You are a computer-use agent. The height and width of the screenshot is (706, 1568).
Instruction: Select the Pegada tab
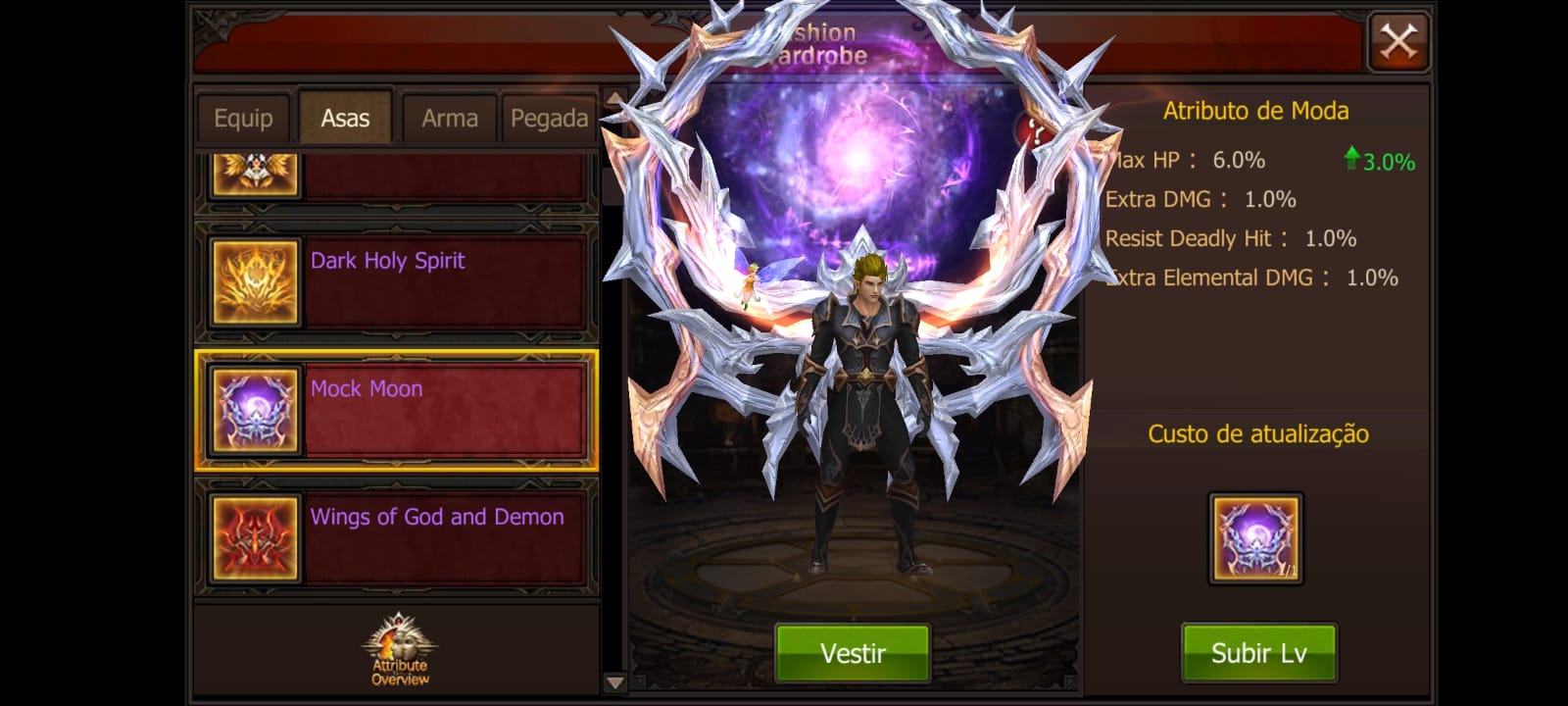click(549, 119)
